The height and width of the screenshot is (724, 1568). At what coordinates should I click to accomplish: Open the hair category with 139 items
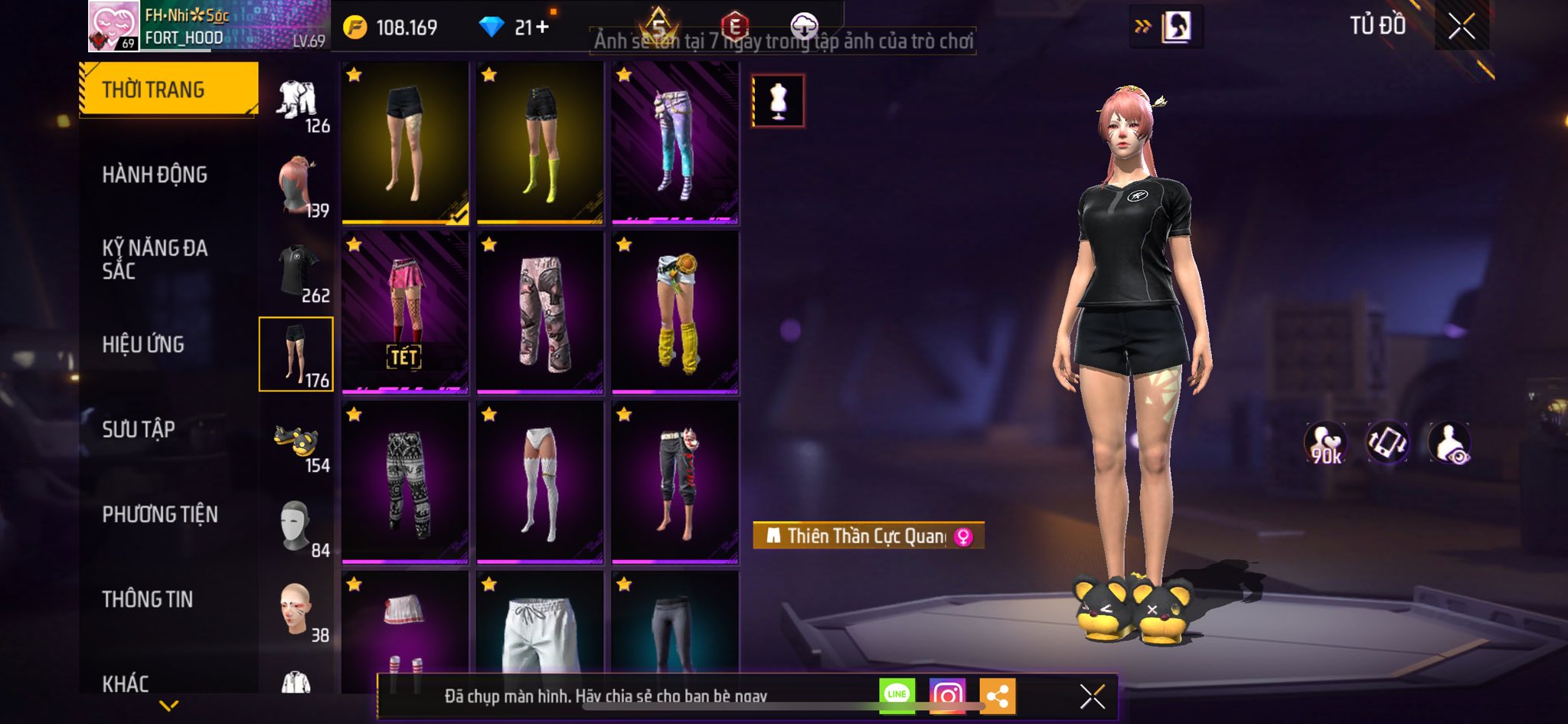click(x=297, y=186)
